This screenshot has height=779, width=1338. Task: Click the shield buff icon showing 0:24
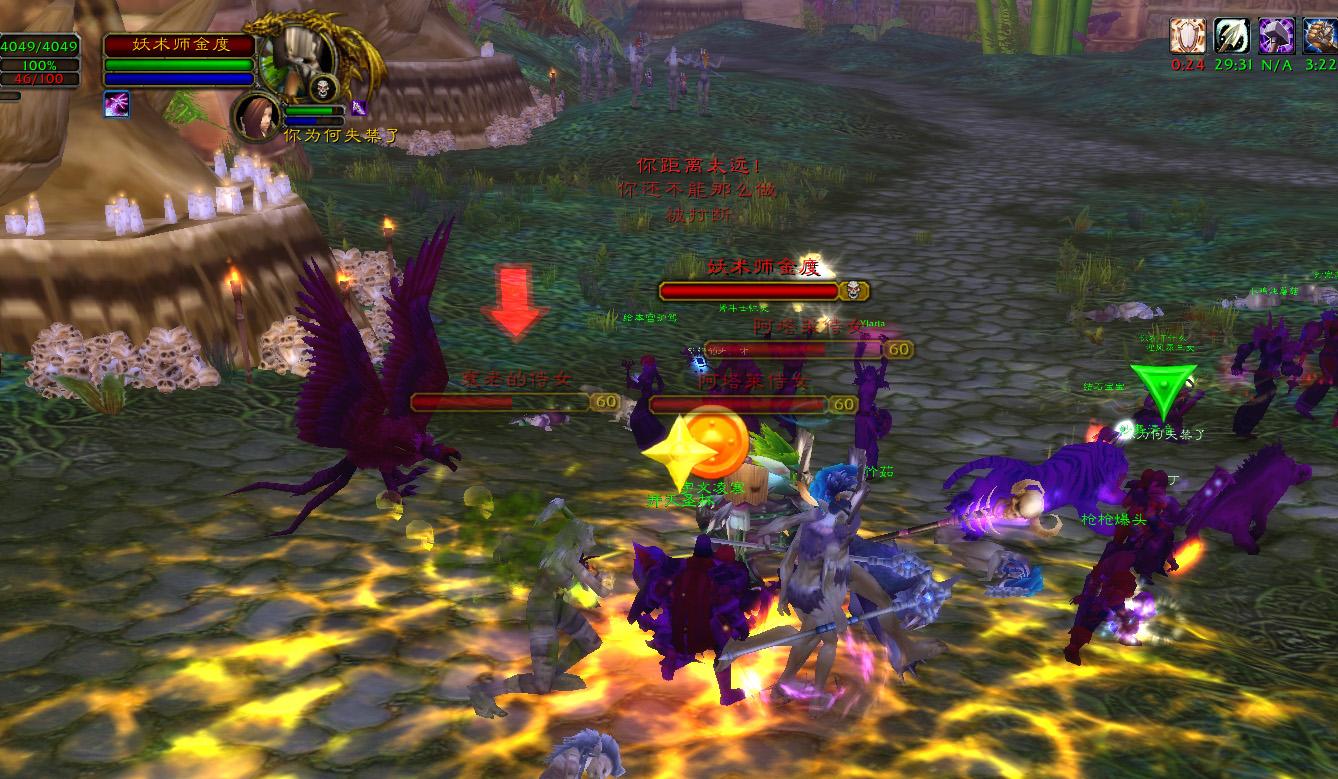tap(1187, 36)
